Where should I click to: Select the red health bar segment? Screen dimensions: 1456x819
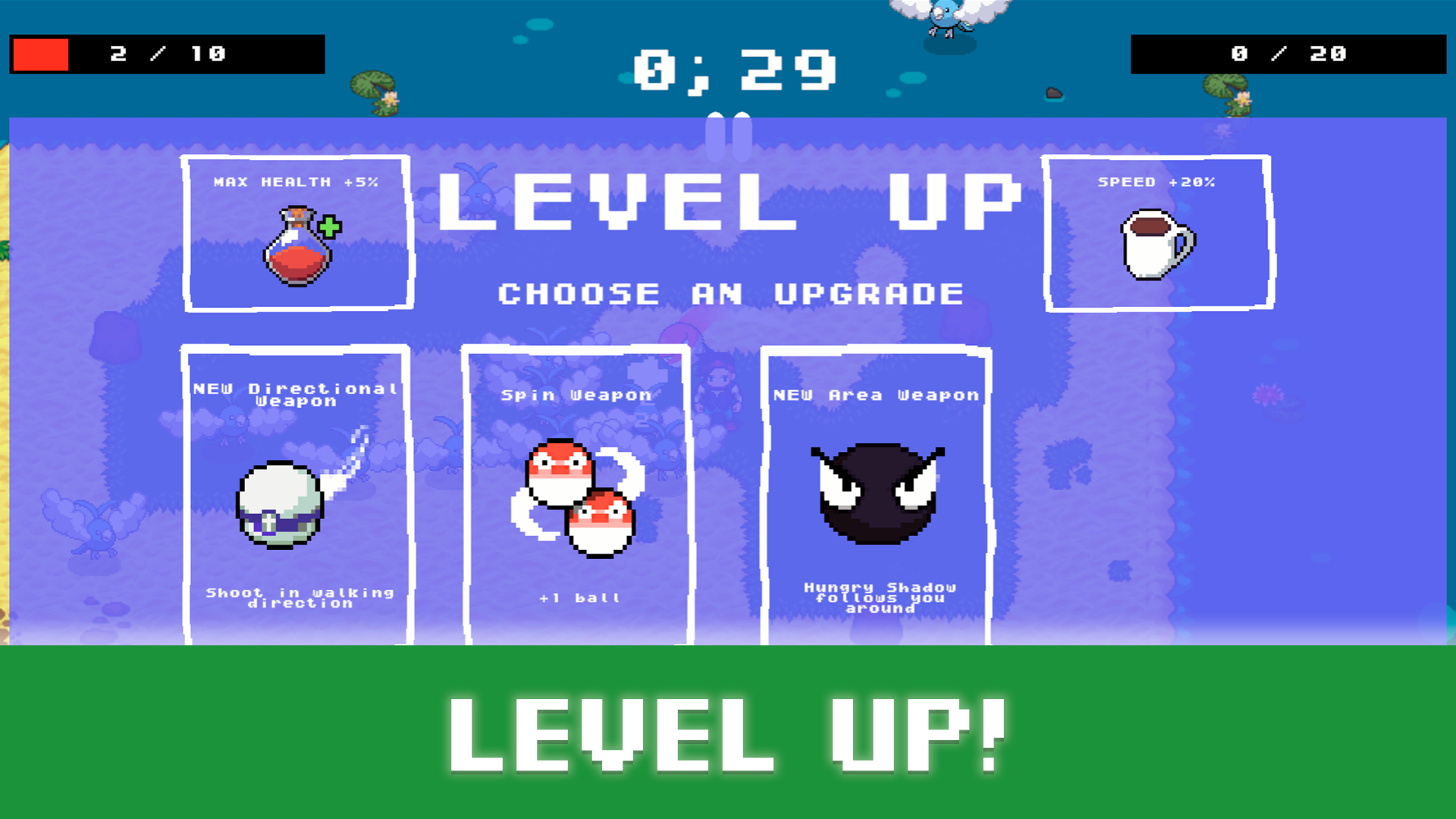point(39,53)
